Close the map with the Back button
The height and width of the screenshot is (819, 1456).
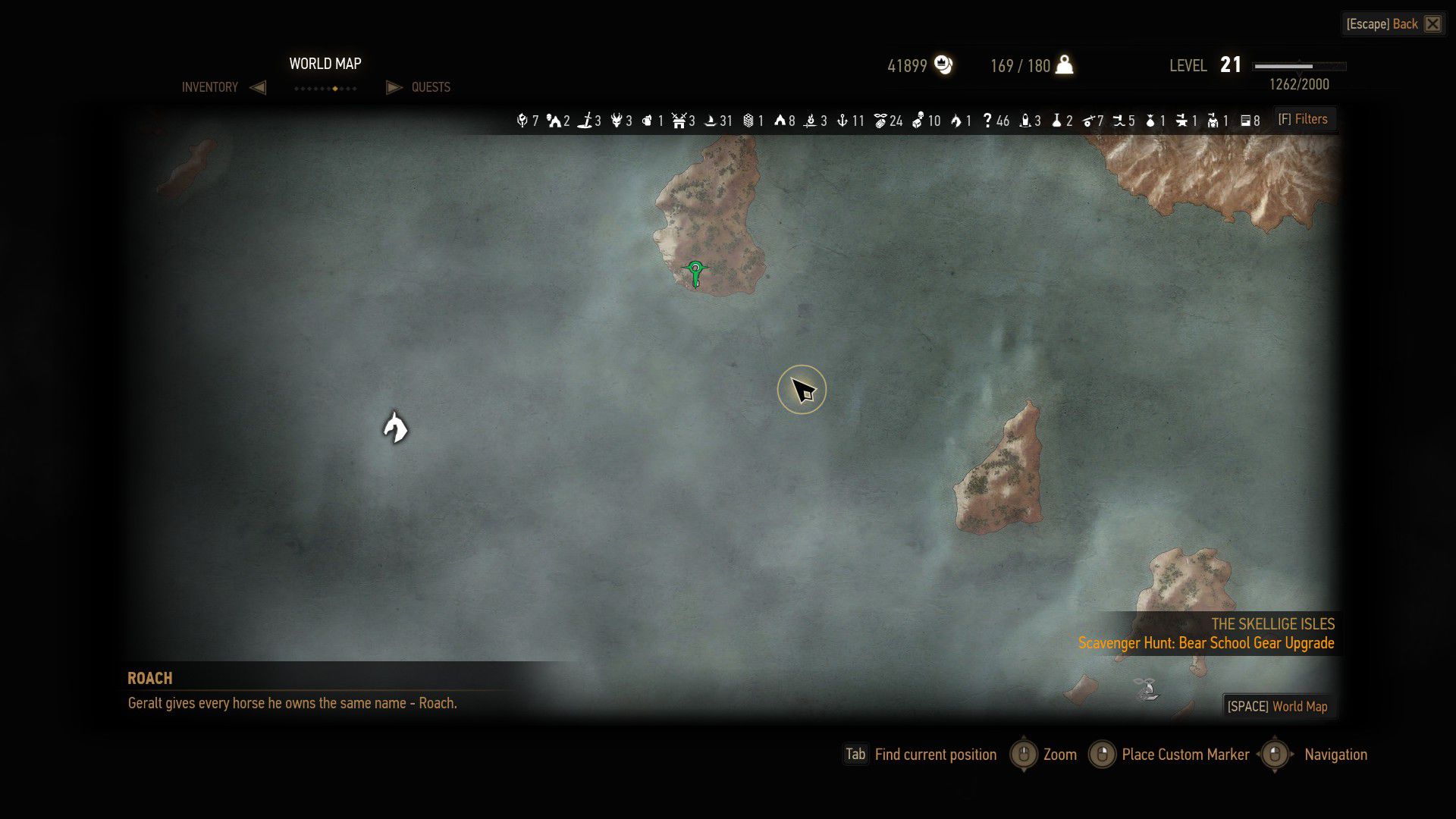[x=1393, y=24]
